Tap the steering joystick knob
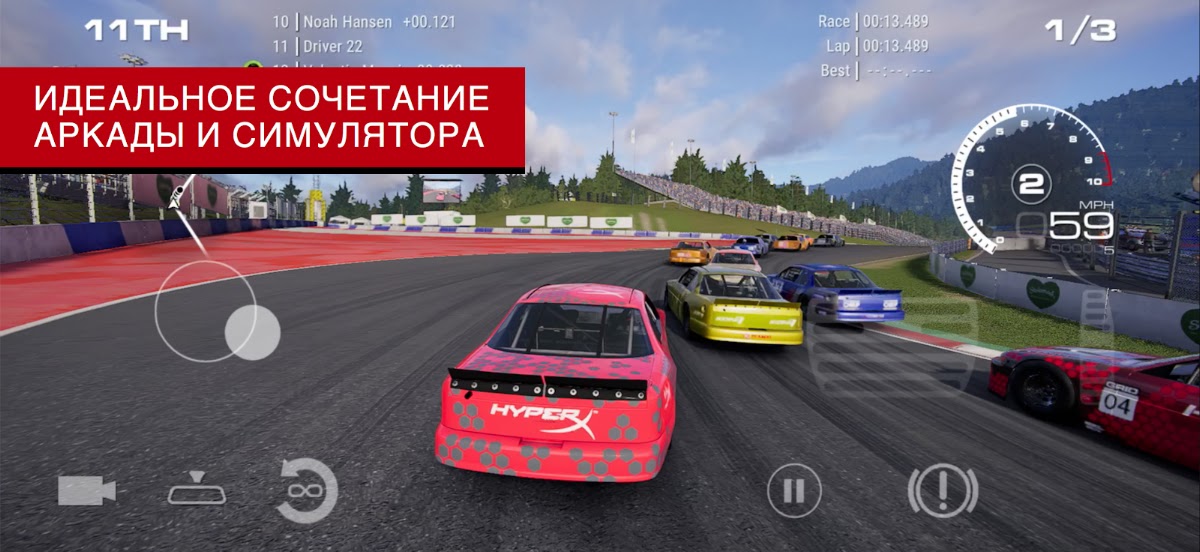The height and width of the screenshot is (552, 1200). click(x=251, y=331)
